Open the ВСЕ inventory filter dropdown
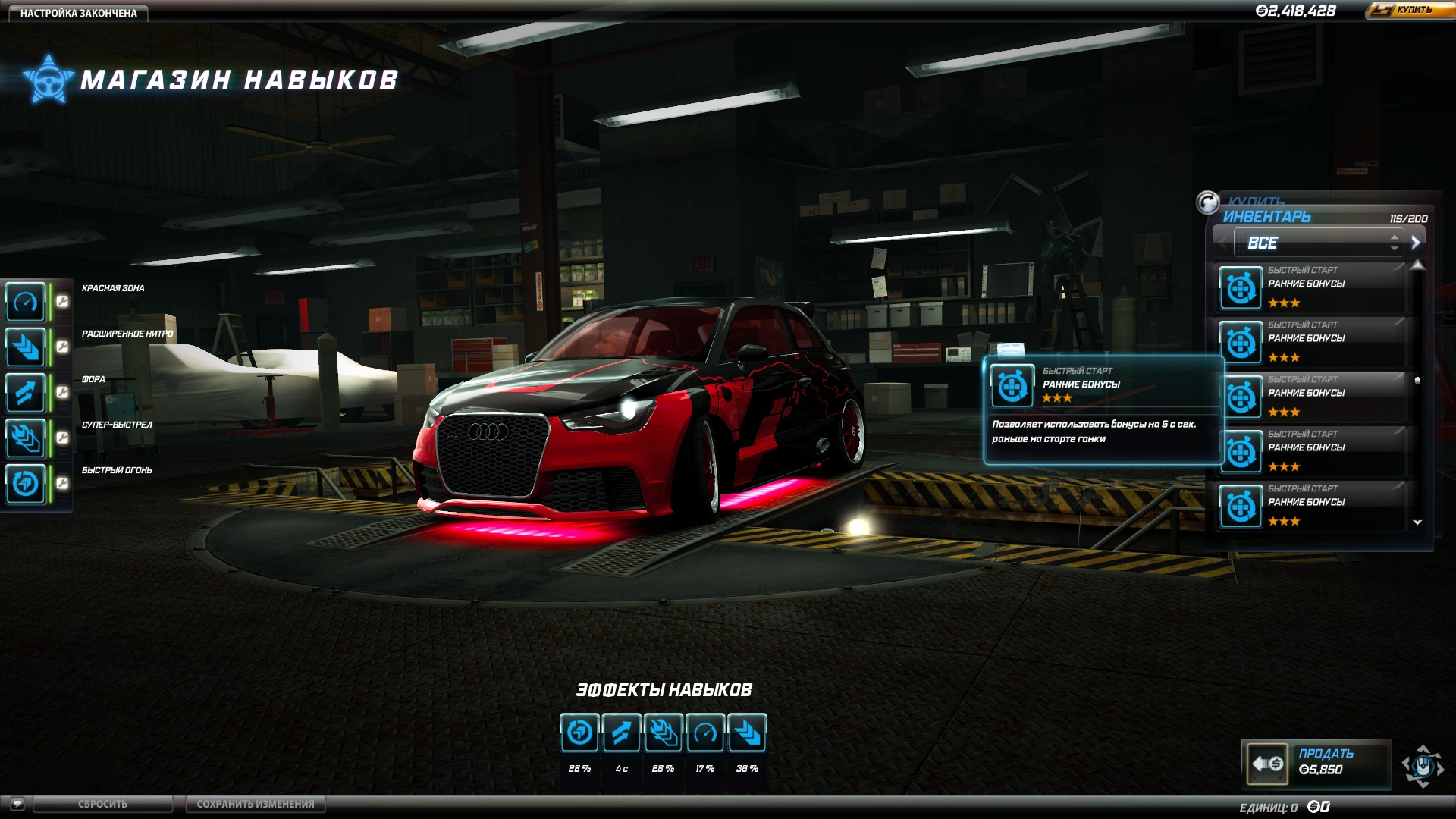This screenshot has width=1456, height=819. [1318, 243]
